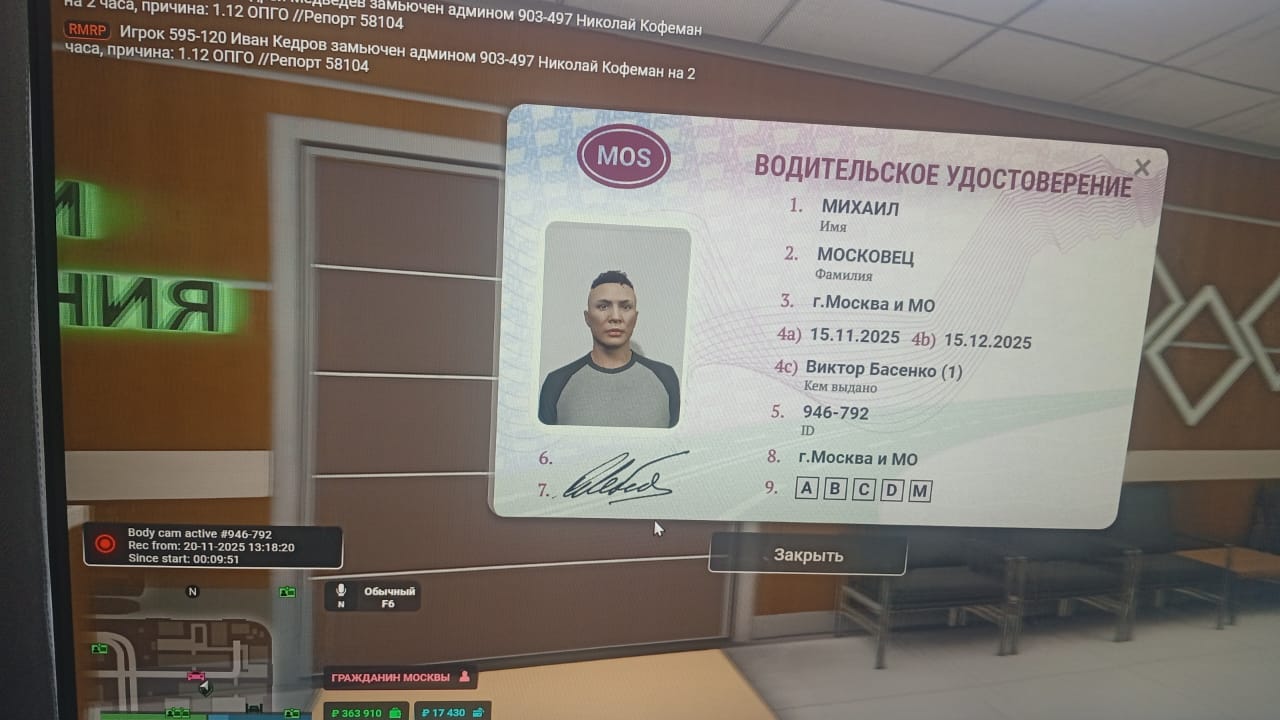1280x720 pixels.
Task: Click the RMRP tag in the chat
Action: [x=85, y=30]
